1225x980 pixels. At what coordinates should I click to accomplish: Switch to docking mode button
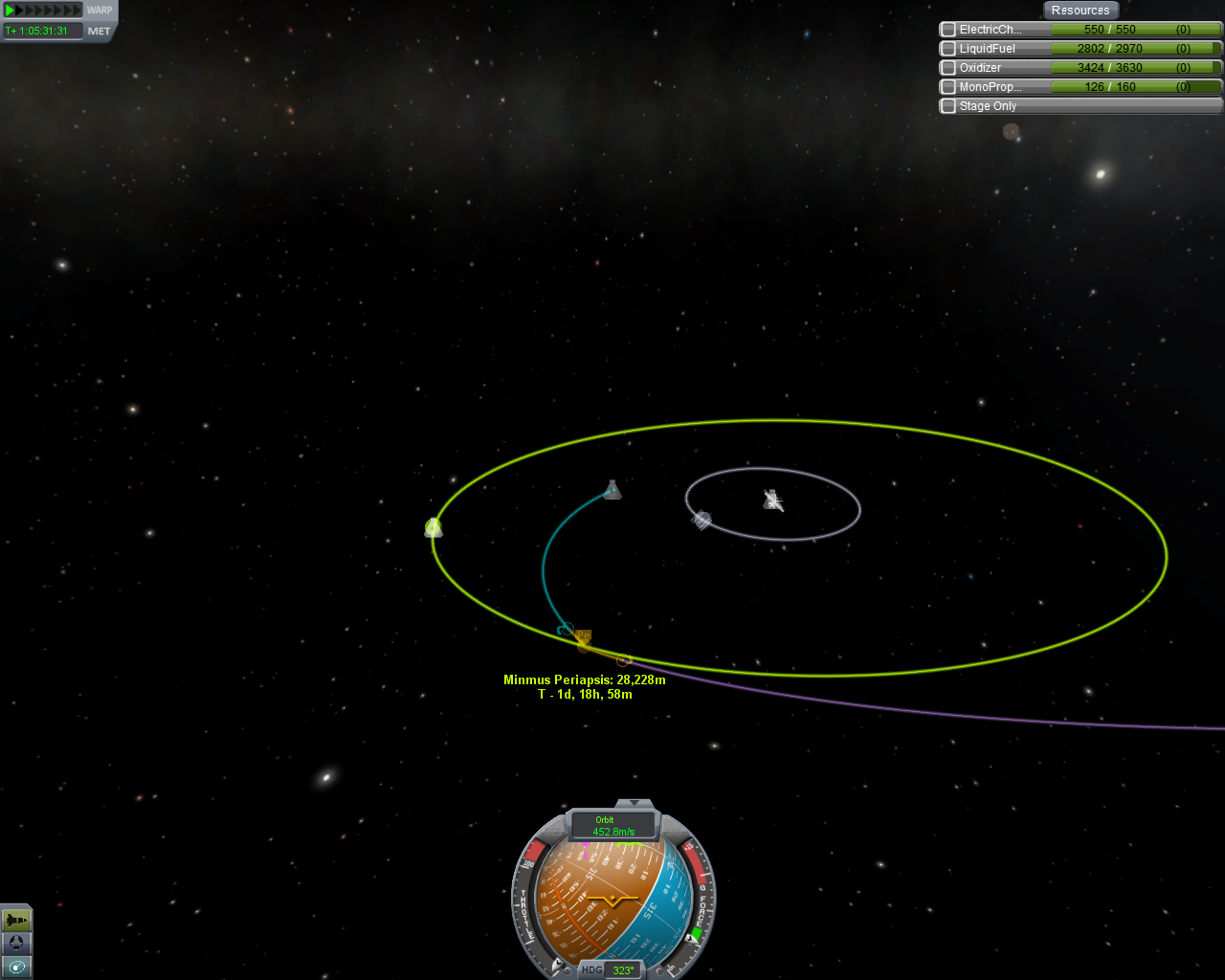[16, 944]
